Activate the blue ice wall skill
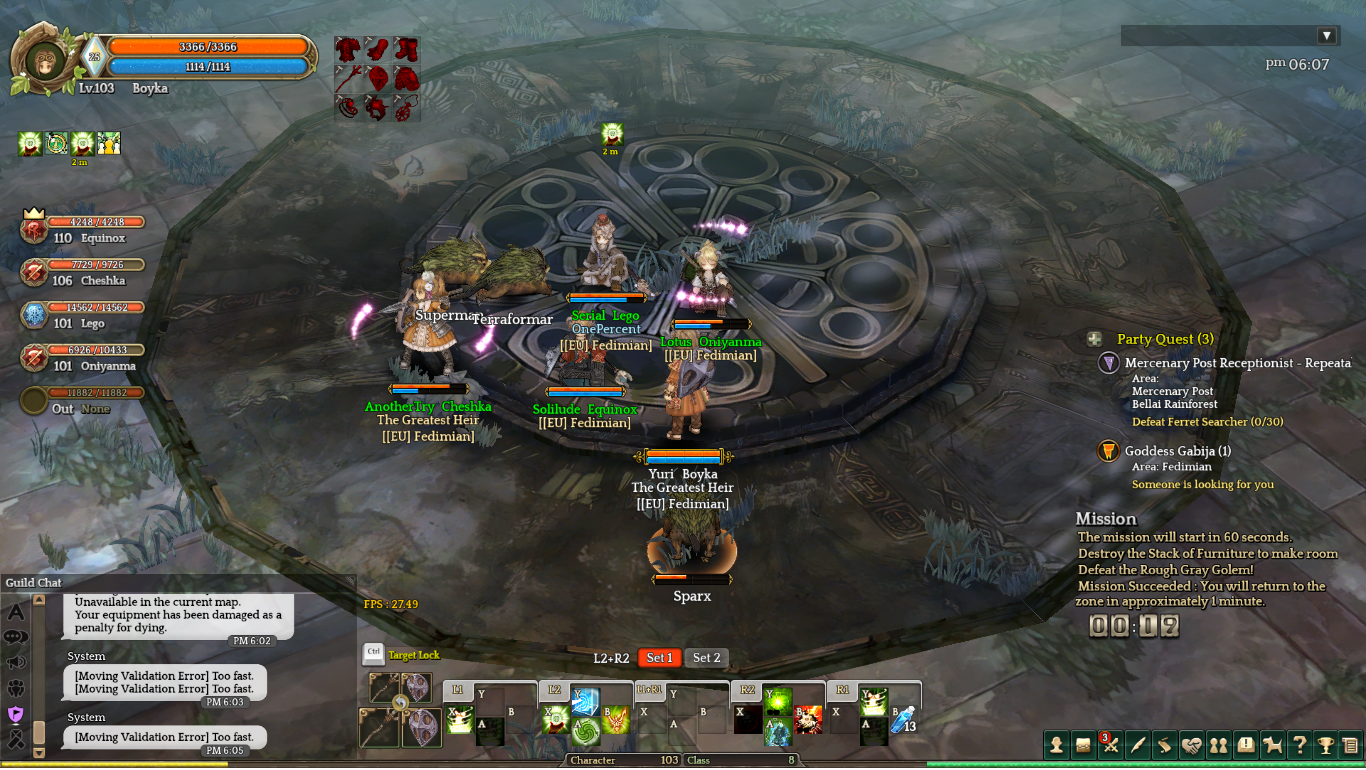Image resolution: width=1366 pixels, height=770 pixels. click(x=585, y=700)
